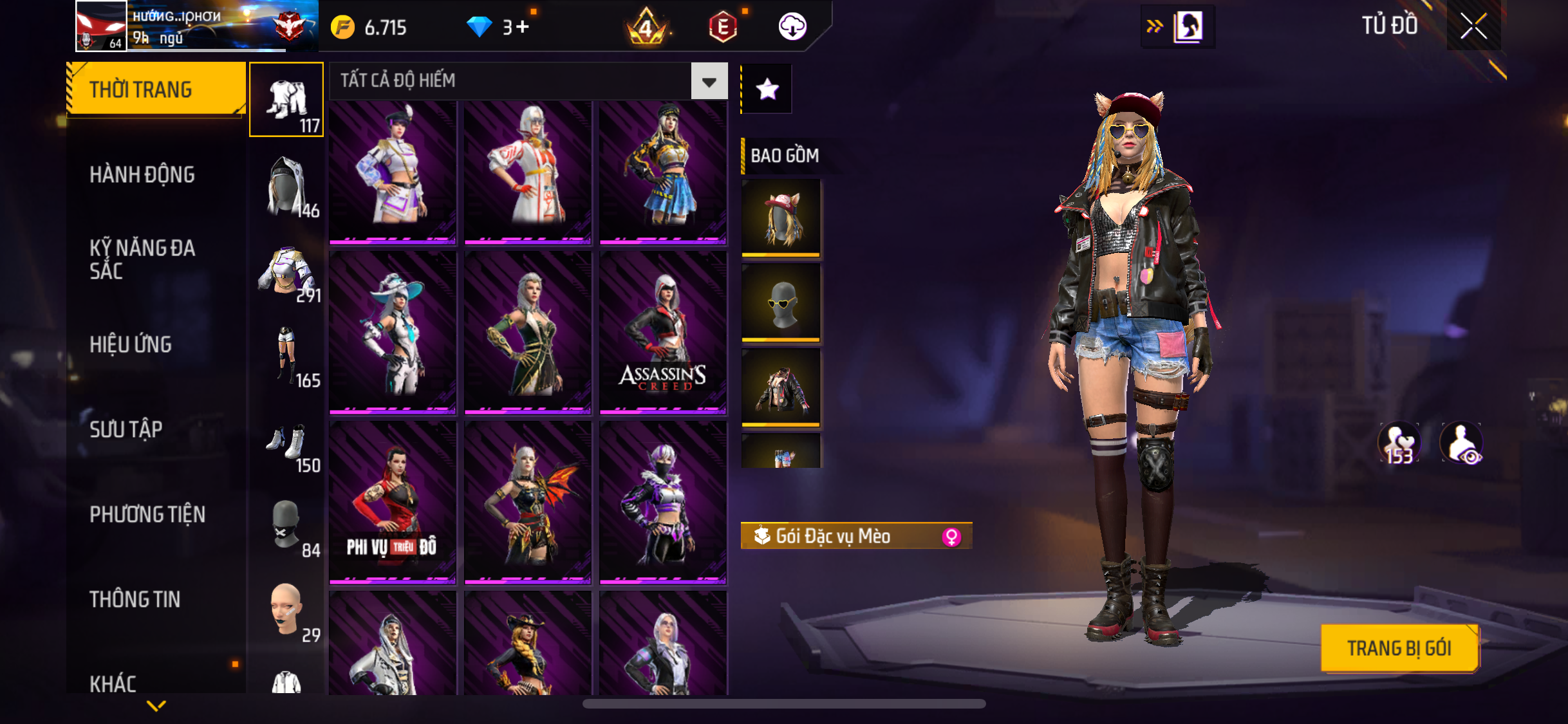
Task: Open the shoes category with 150 items
Action: 287,447
